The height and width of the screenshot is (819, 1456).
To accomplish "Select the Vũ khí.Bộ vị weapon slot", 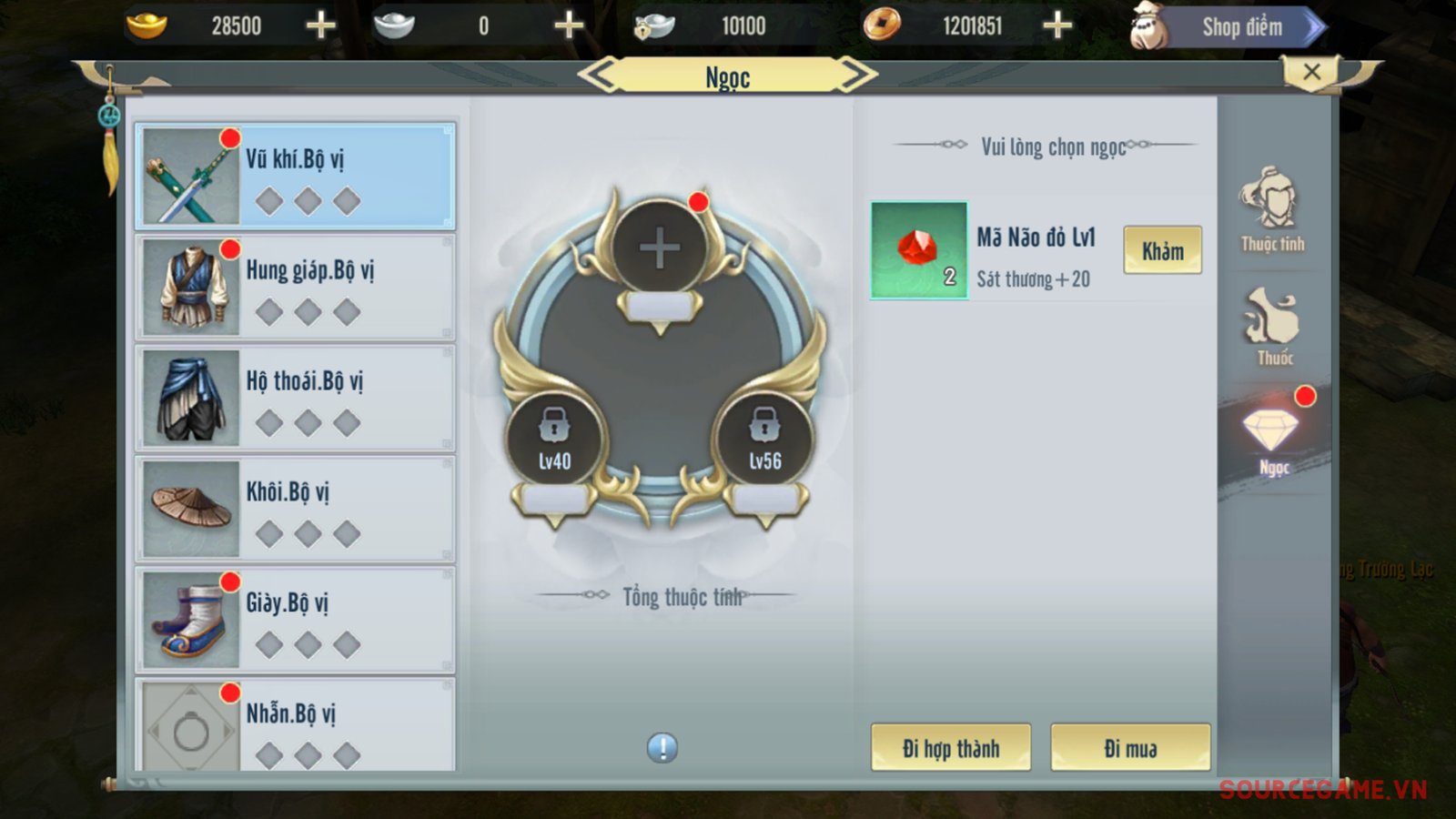I will [296, 176].
